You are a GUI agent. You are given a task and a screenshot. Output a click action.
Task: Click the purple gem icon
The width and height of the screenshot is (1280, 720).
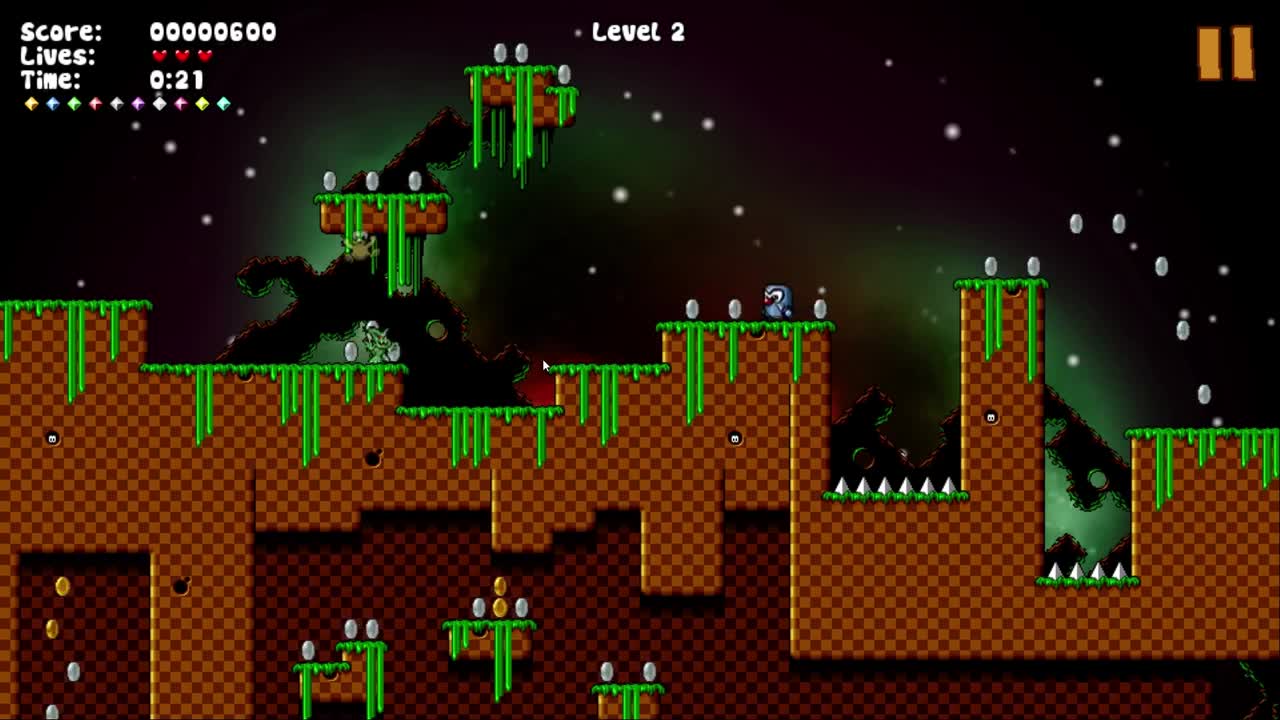tap(141, 103)
